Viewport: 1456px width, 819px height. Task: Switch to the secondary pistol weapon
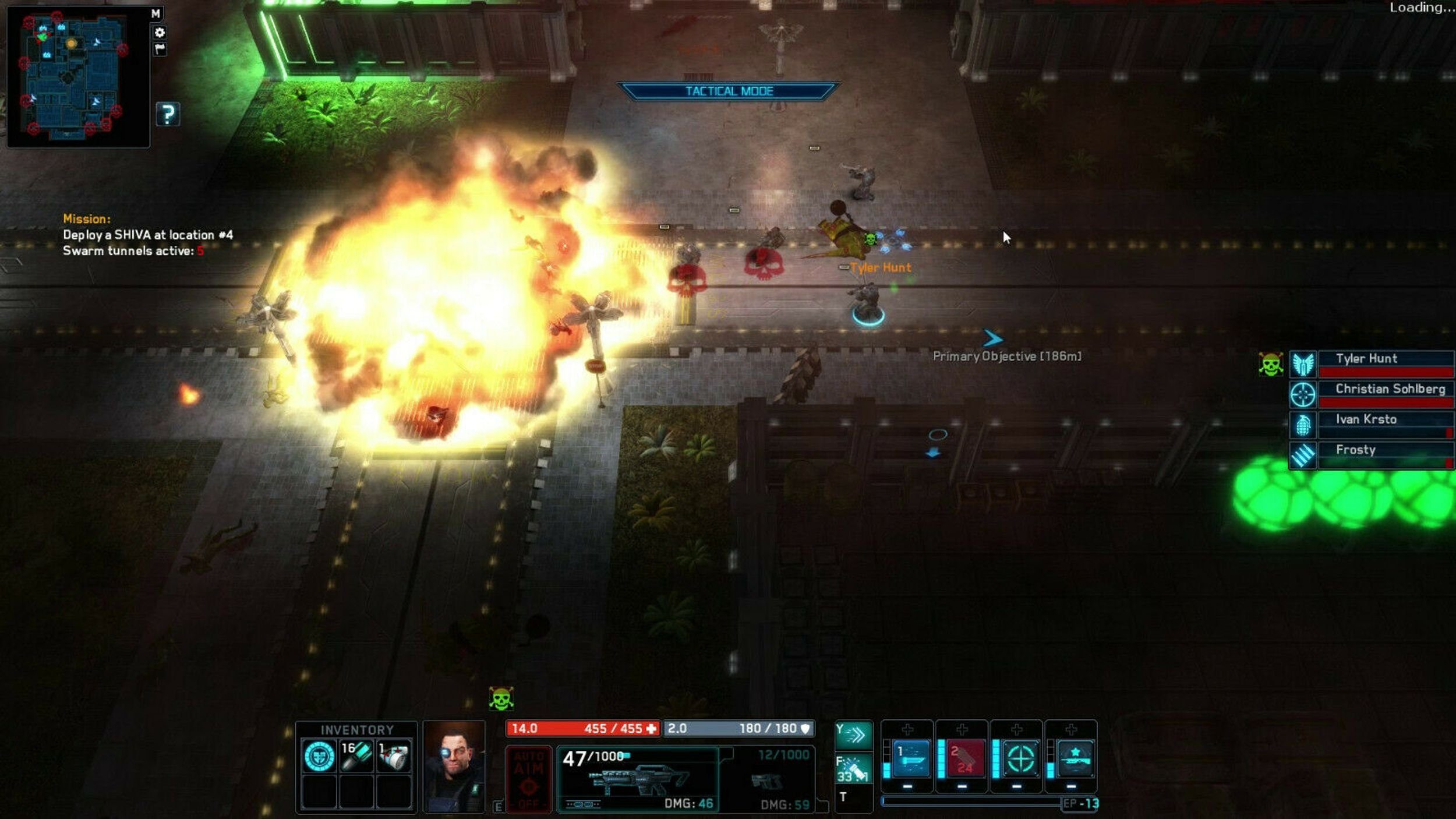768,779
